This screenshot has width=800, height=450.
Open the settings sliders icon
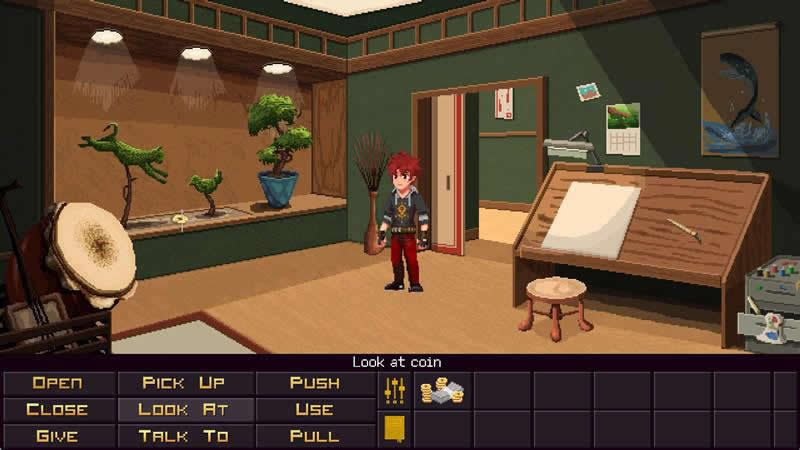pos(394,391)
